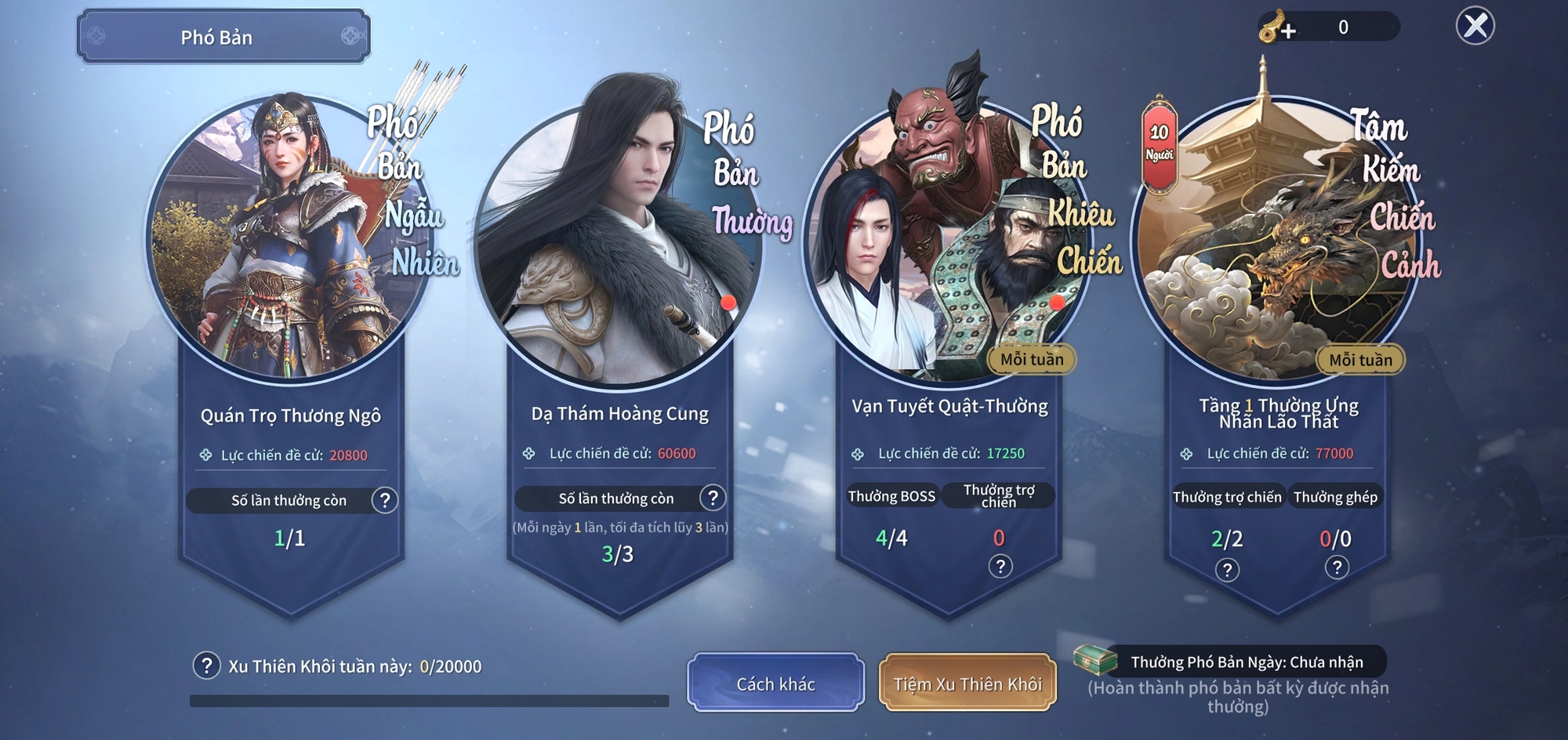Image resolution: width=1568 pixels, height=740 pixels.
Task: Open help icon below the 0/0 Thưởng ghép counter
Action: coord(1336,567)
